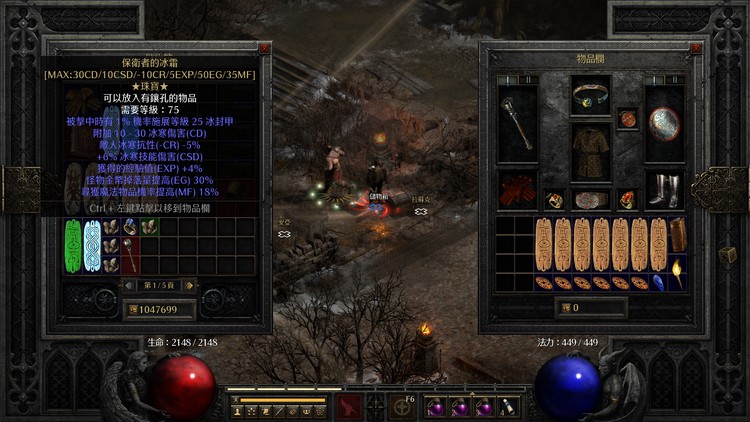The height and width of the screenshot is (422, 750).
Task: Use the scroll in the belt slot
Action: pos(509,406)
